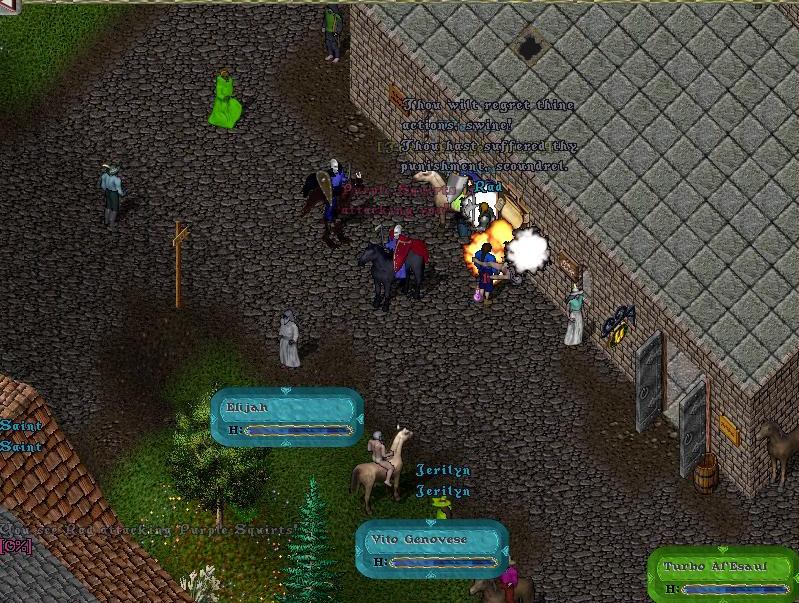Click the Vito Genovese status bar
799x603 pixels.
432,549
